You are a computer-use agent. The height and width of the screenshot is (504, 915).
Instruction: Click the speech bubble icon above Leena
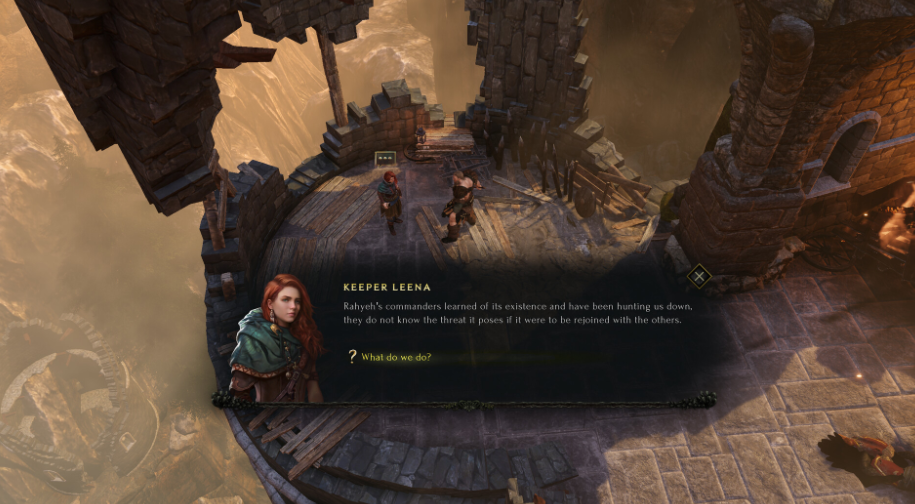click(x=384, y=158)
